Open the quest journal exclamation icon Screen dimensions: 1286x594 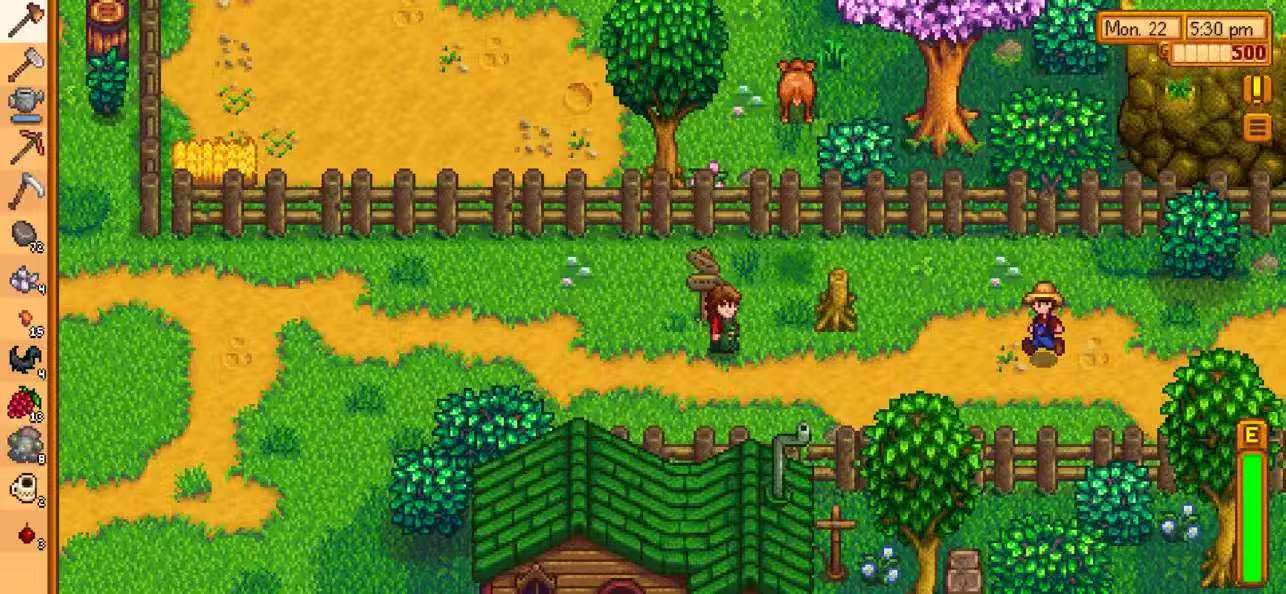pyautogui.click(x=1255, y=89)
